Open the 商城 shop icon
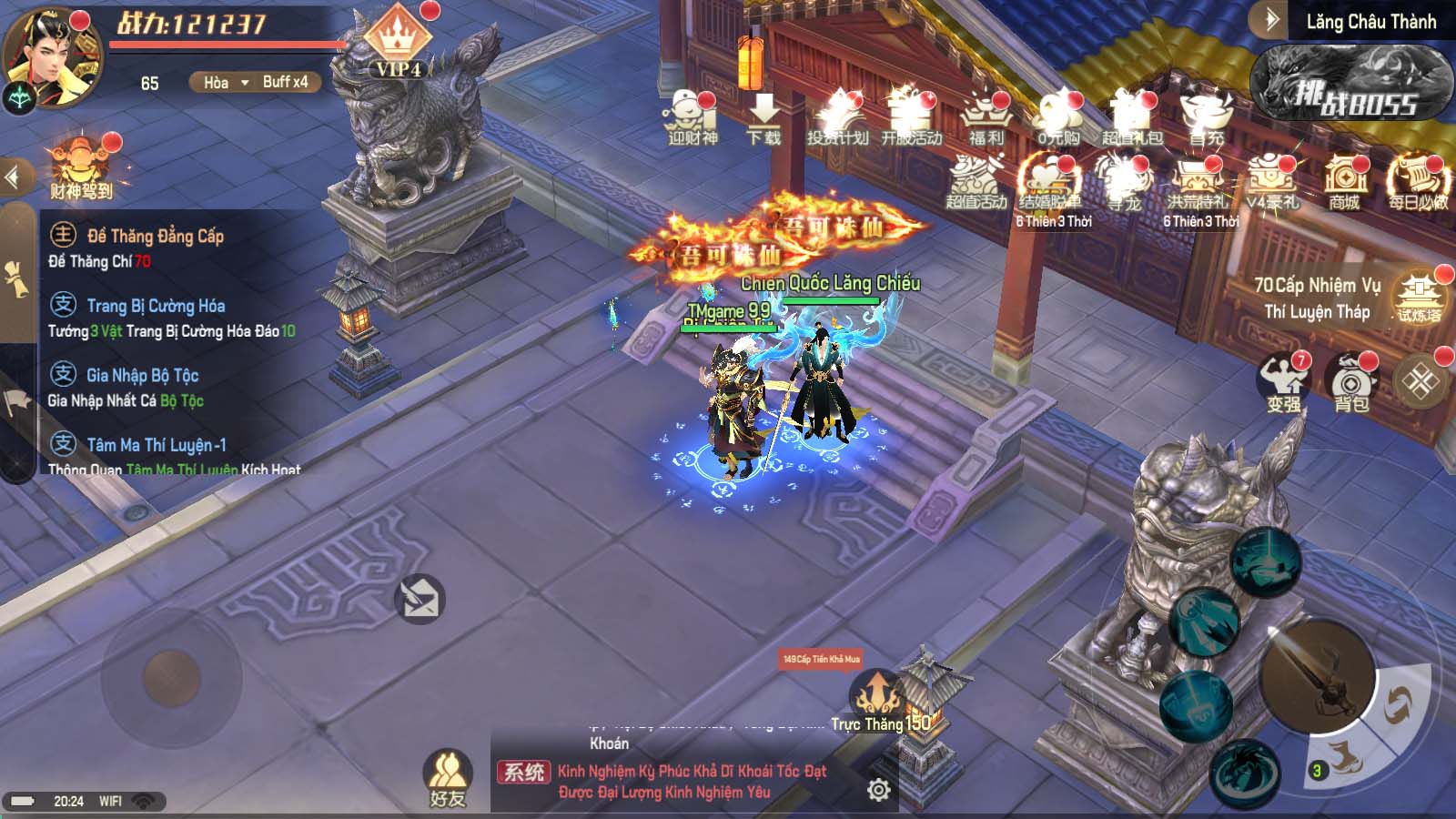The height and width of the screenshot is (819, 1456). coord(1344,180)
